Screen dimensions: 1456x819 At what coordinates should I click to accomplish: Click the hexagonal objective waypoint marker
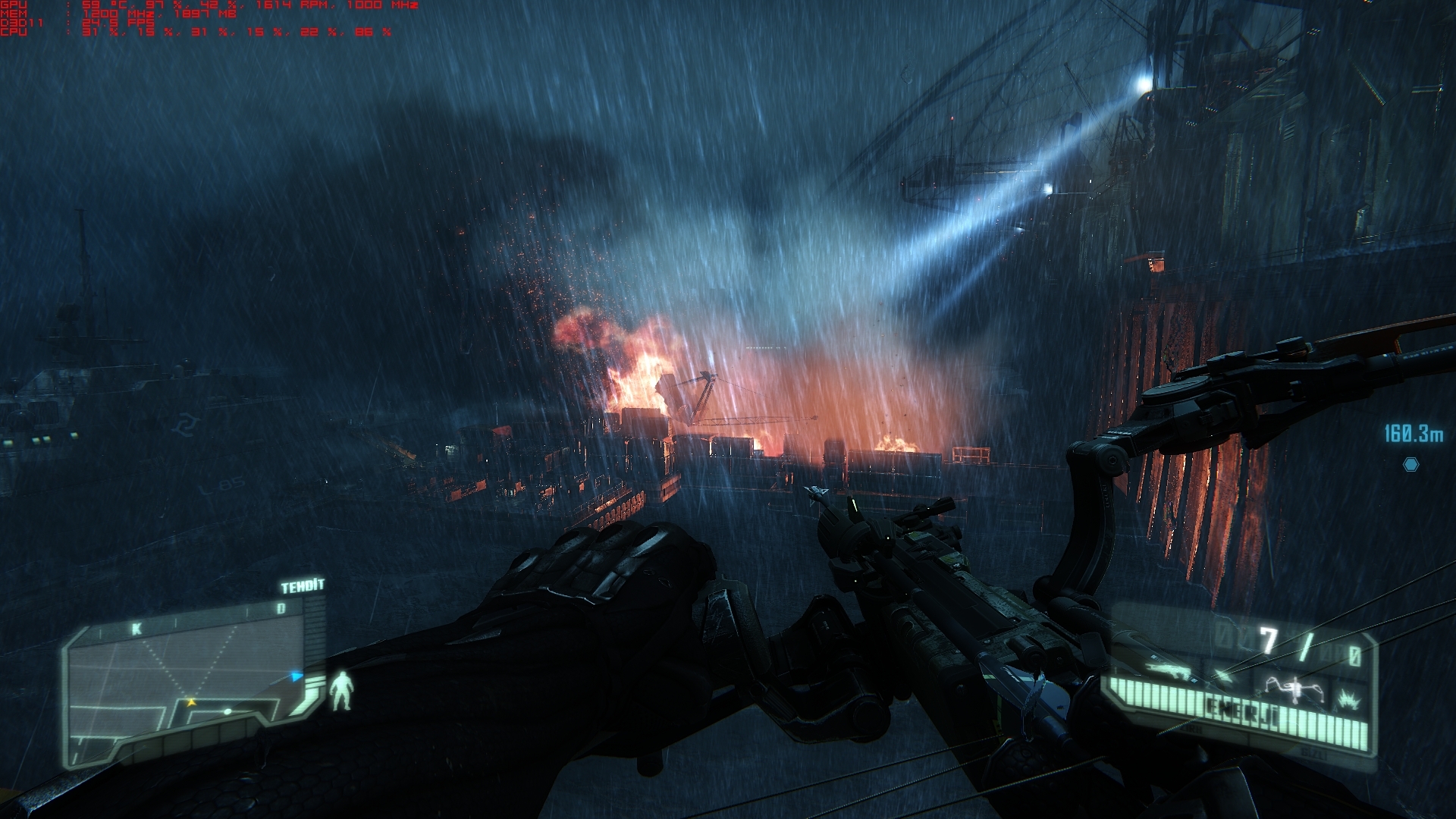click(1410, 464)
